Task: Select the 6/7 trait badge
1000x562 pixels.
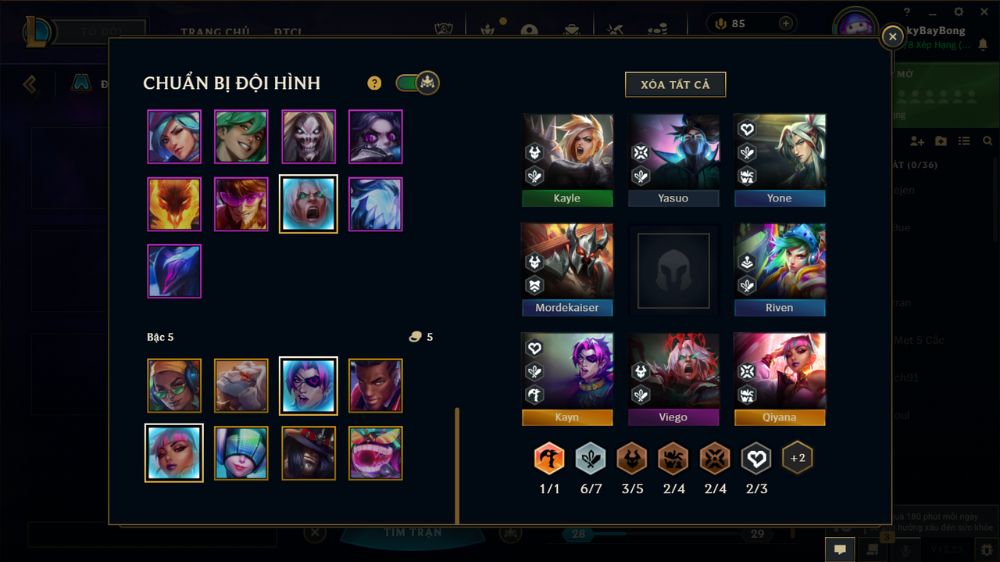Action: coord(590,459)
